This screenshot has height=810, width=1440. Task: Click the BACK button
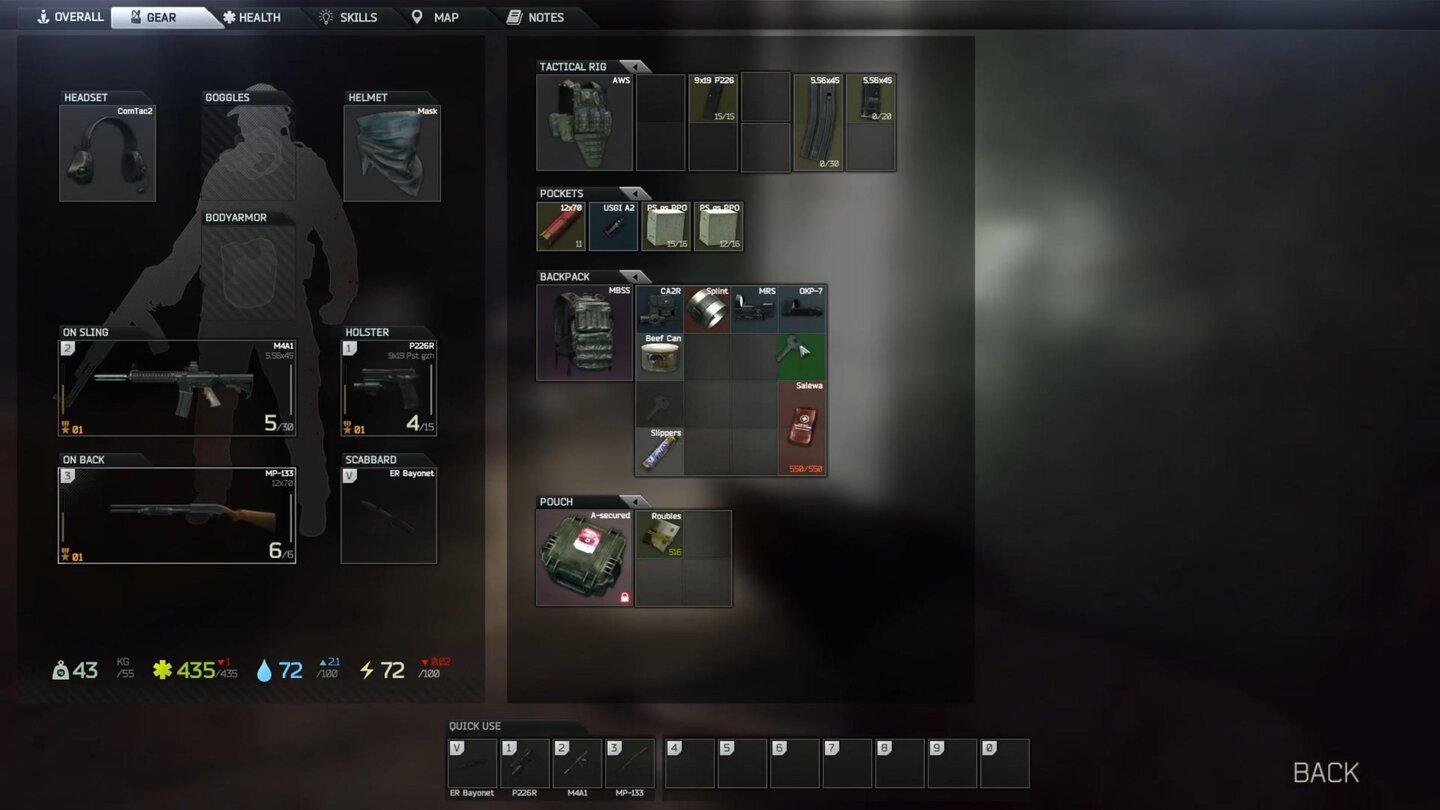point(1326,771)
